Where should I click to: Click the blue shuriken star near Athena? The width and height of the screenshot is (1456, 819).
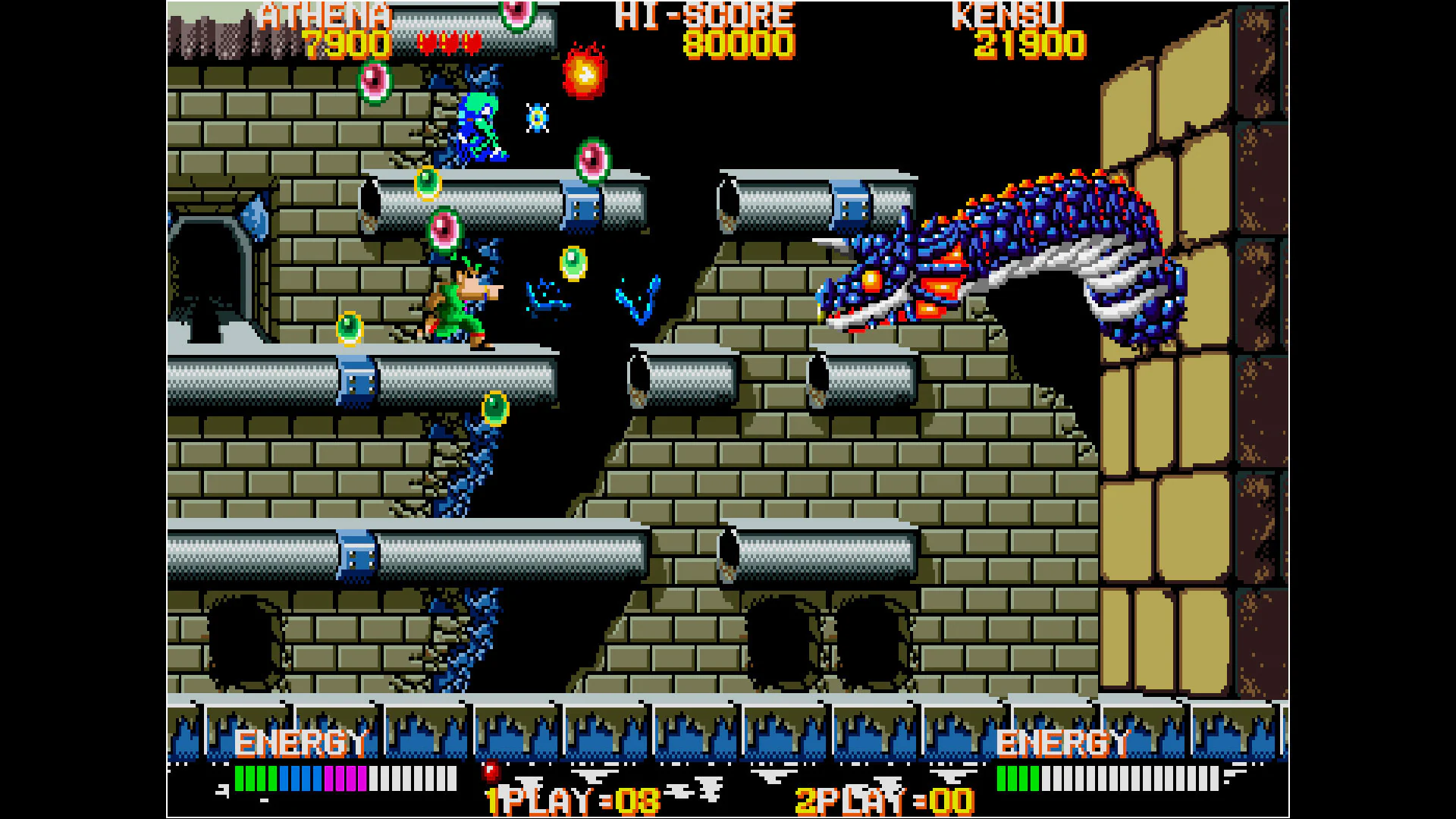point(538,118)
